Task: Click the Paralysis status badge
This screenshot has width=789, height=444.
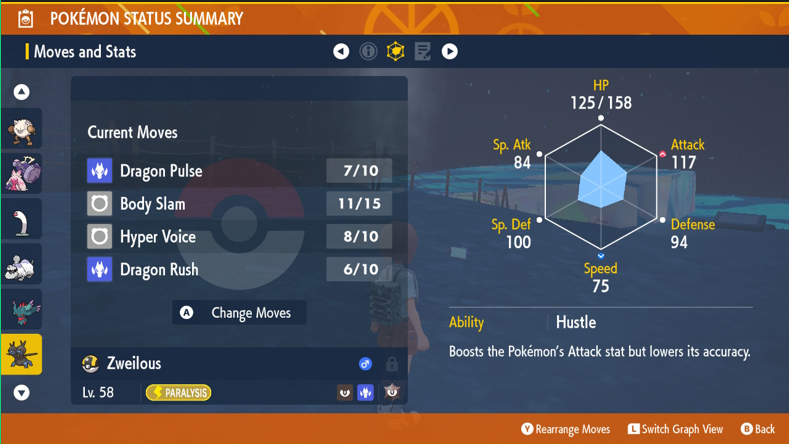Action: [x=179, y=393]
